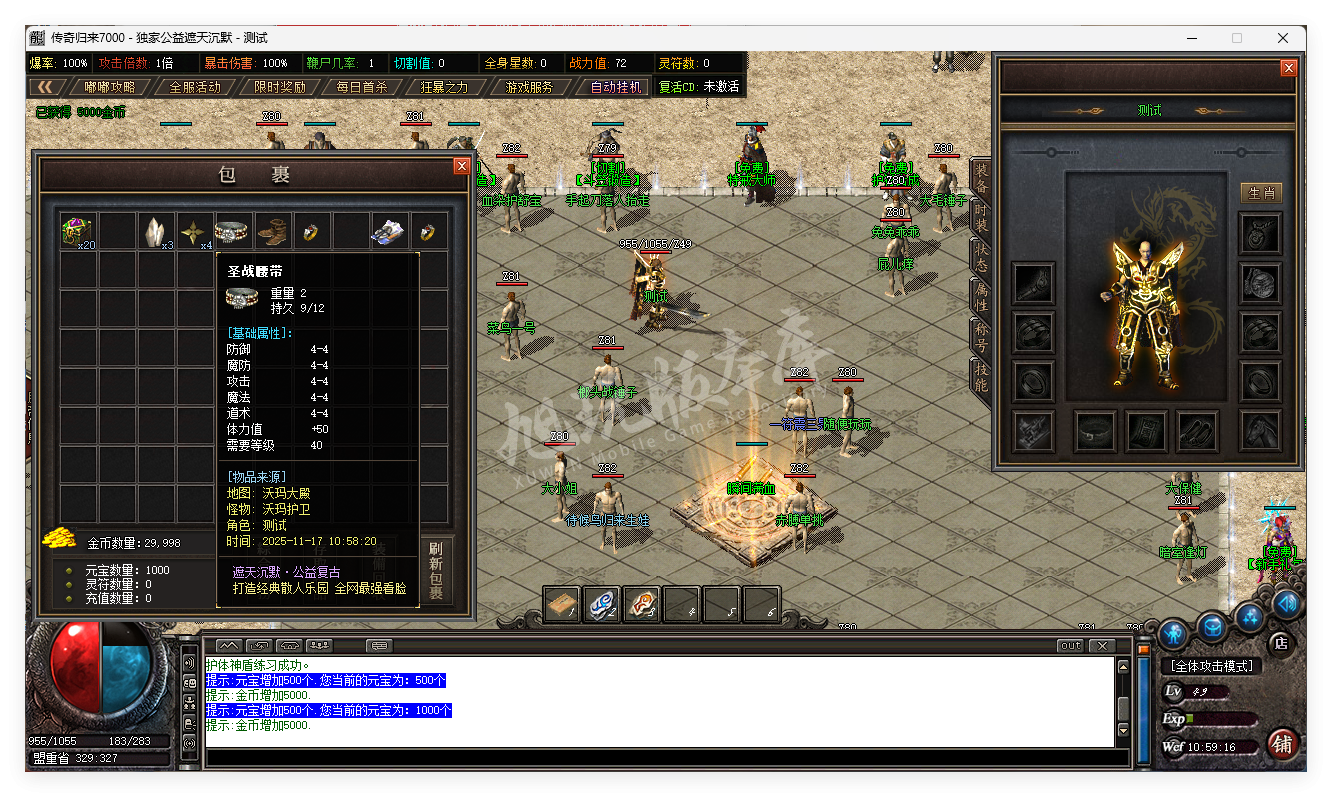Click the book item in quickslot 1
The height and width of the screenshot is (797, 1332).
click(561, 604)
